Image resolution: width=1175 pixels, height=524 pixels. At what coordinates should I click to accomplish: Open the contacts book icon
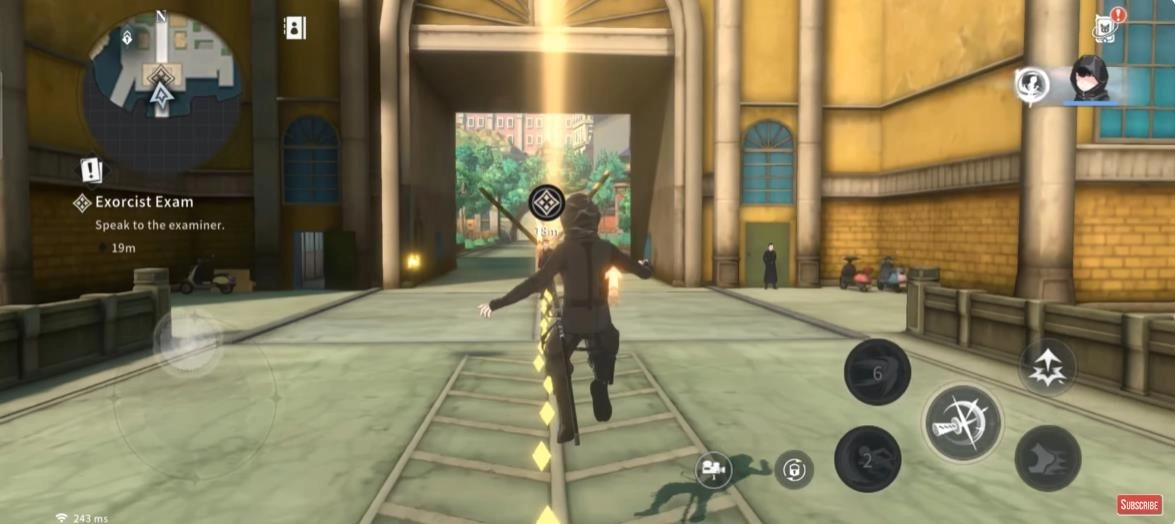[x=295, y=28]
